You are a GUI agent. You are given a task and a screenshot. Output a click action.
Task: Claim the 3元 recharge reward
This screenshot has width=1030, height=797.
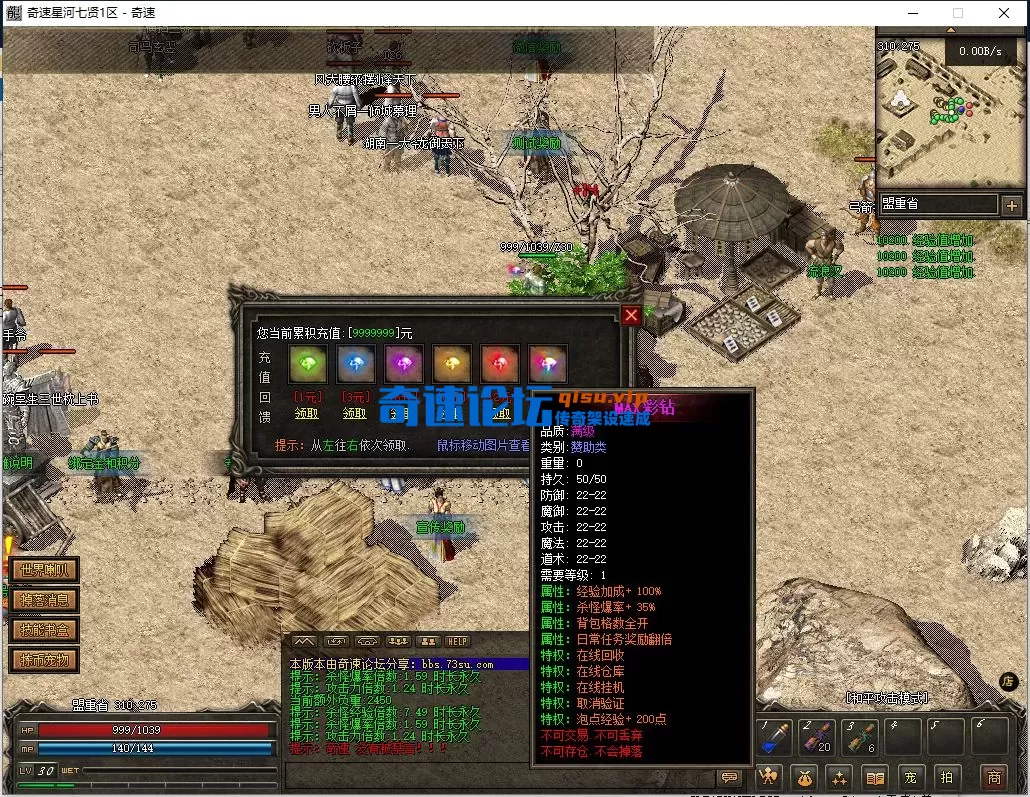click(x=355, y=412)
